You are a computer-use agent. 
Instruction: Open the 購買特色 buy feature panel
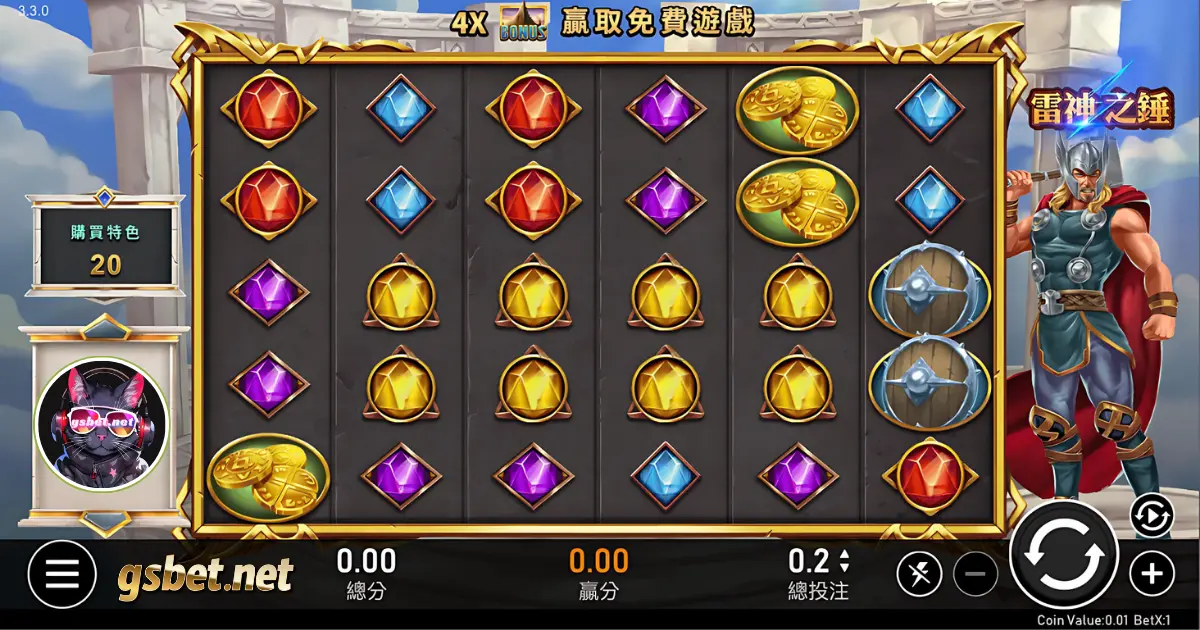tap(105, 246)
